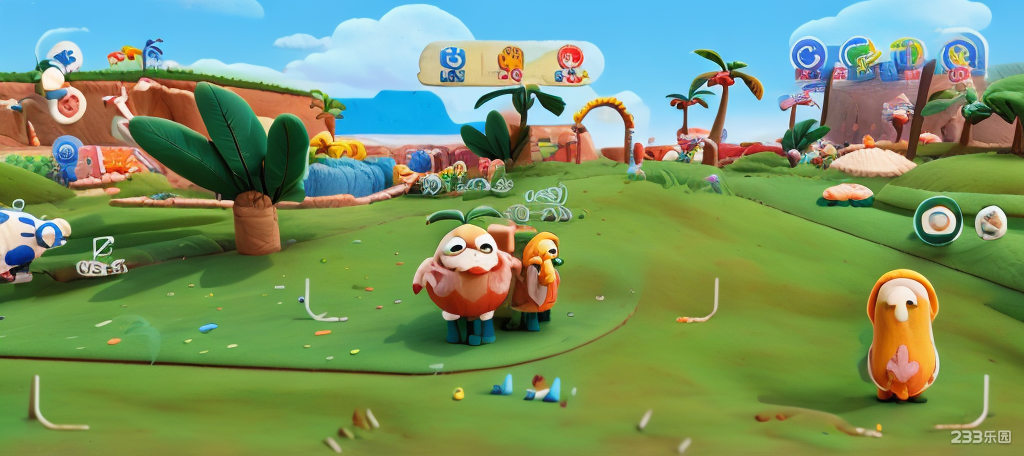
Task: Click the blue icon in the top-center panel
Action: coord(451,62)
